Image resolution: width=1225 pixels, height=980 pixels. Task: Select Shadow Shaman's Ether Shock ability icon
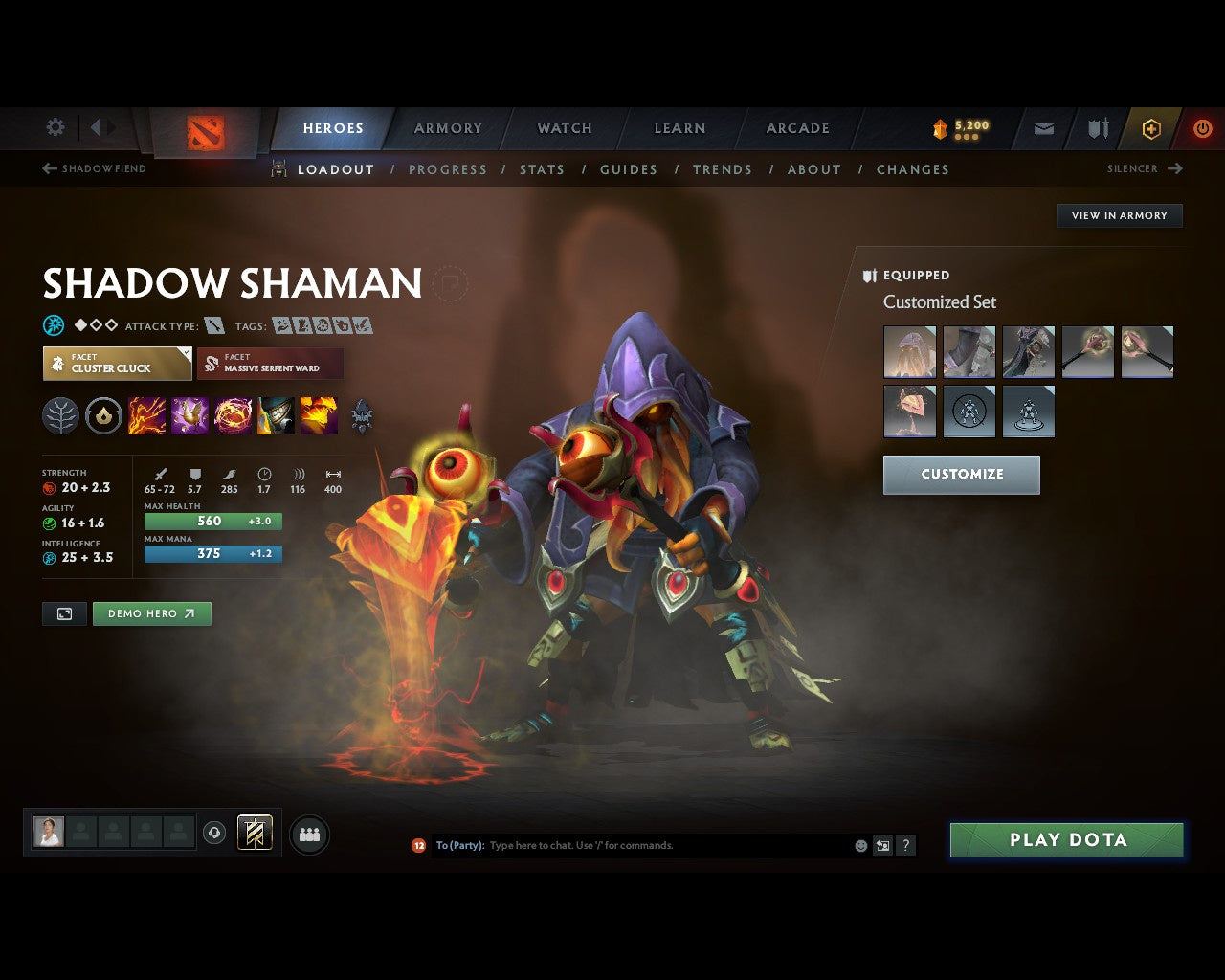(x=145, y=414)
